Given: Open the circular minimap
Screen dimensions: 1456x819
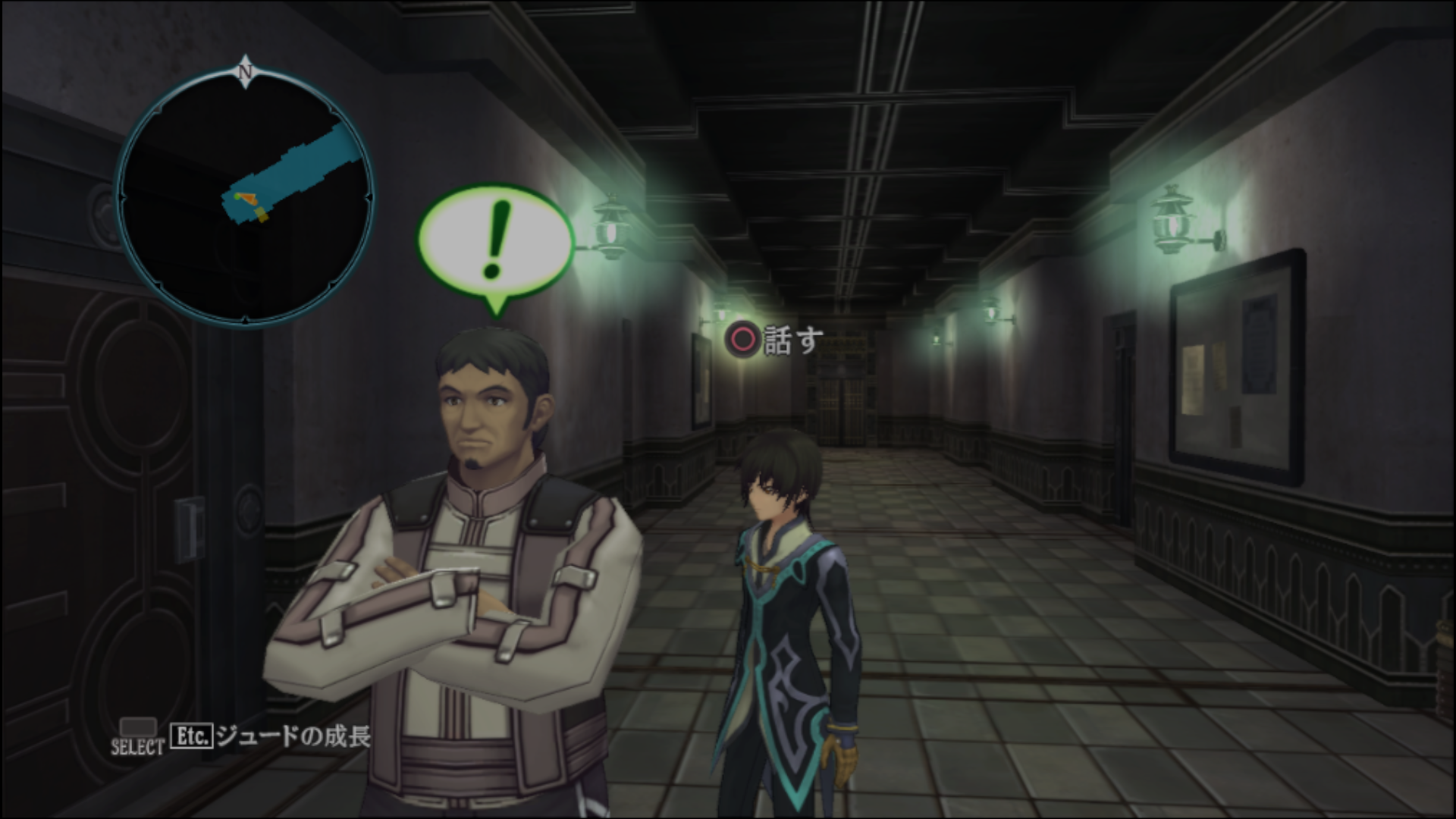Looking at the screenshot, I should pyautogui.click(x=244, y=196).
